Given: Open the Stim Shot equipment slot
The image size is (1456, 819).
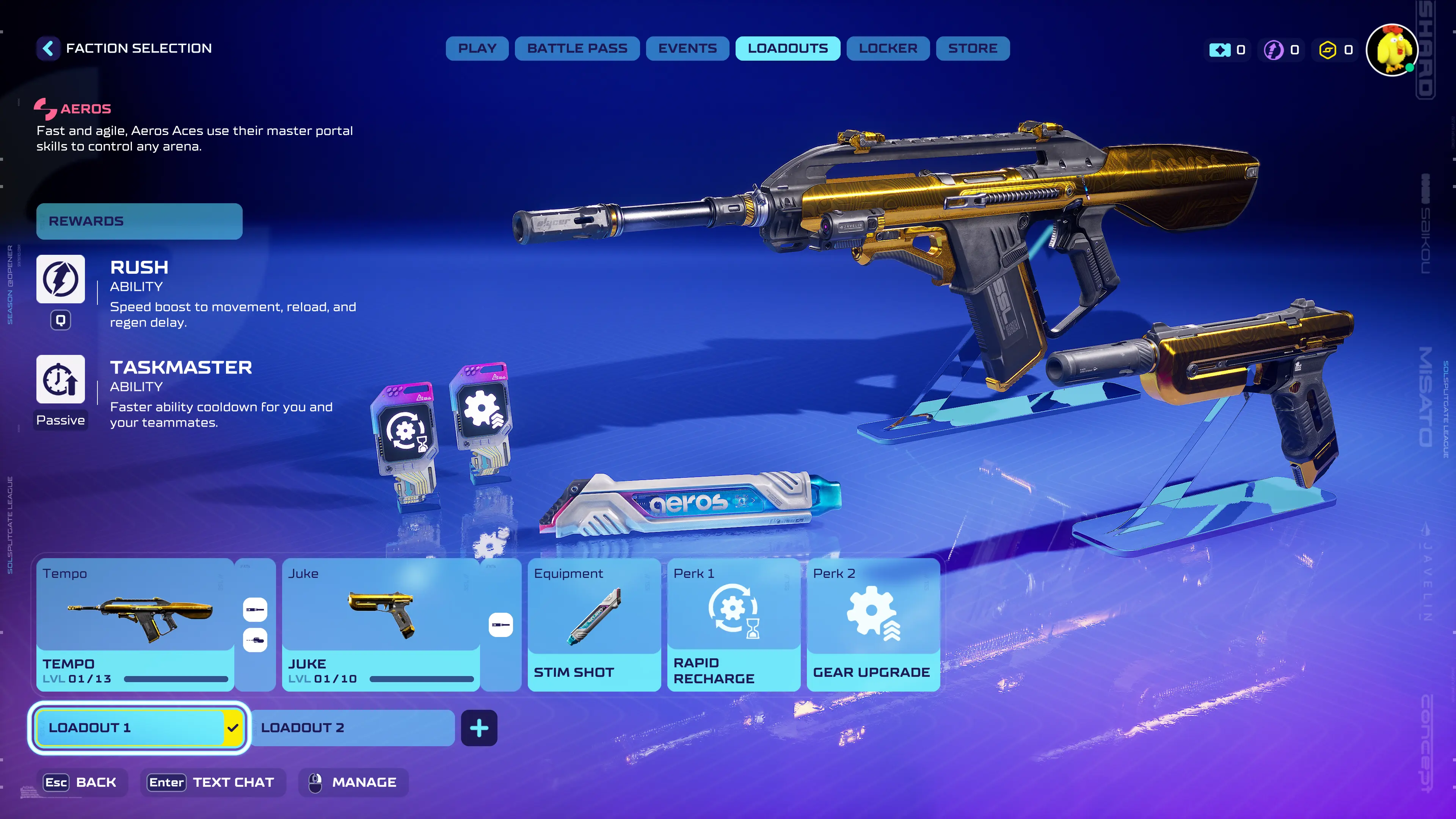Looking at the screenshot, I should pos(593,624).
